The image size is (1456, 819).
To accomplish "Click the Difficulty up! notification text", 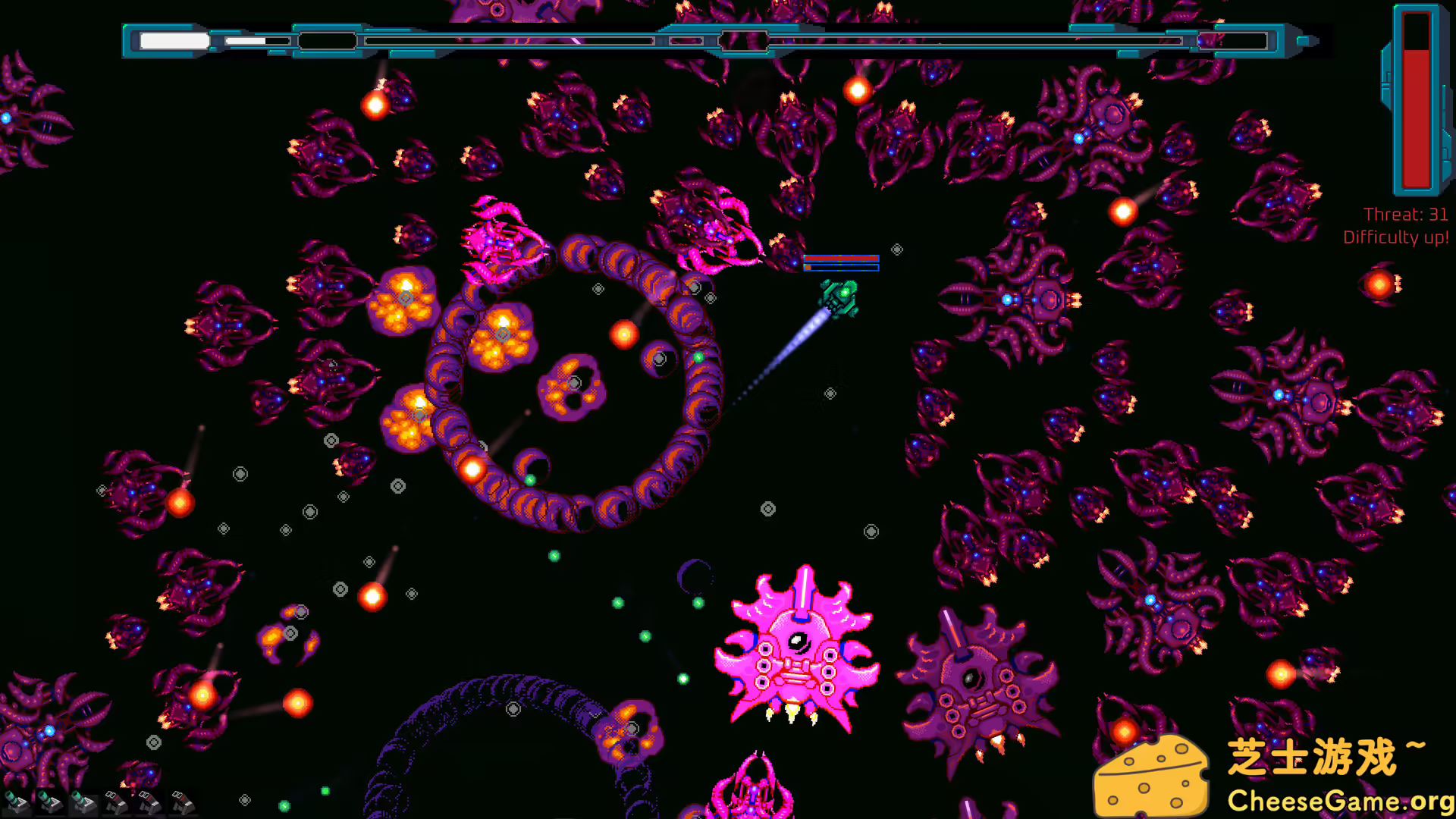I will click(x=1398, y=236).
